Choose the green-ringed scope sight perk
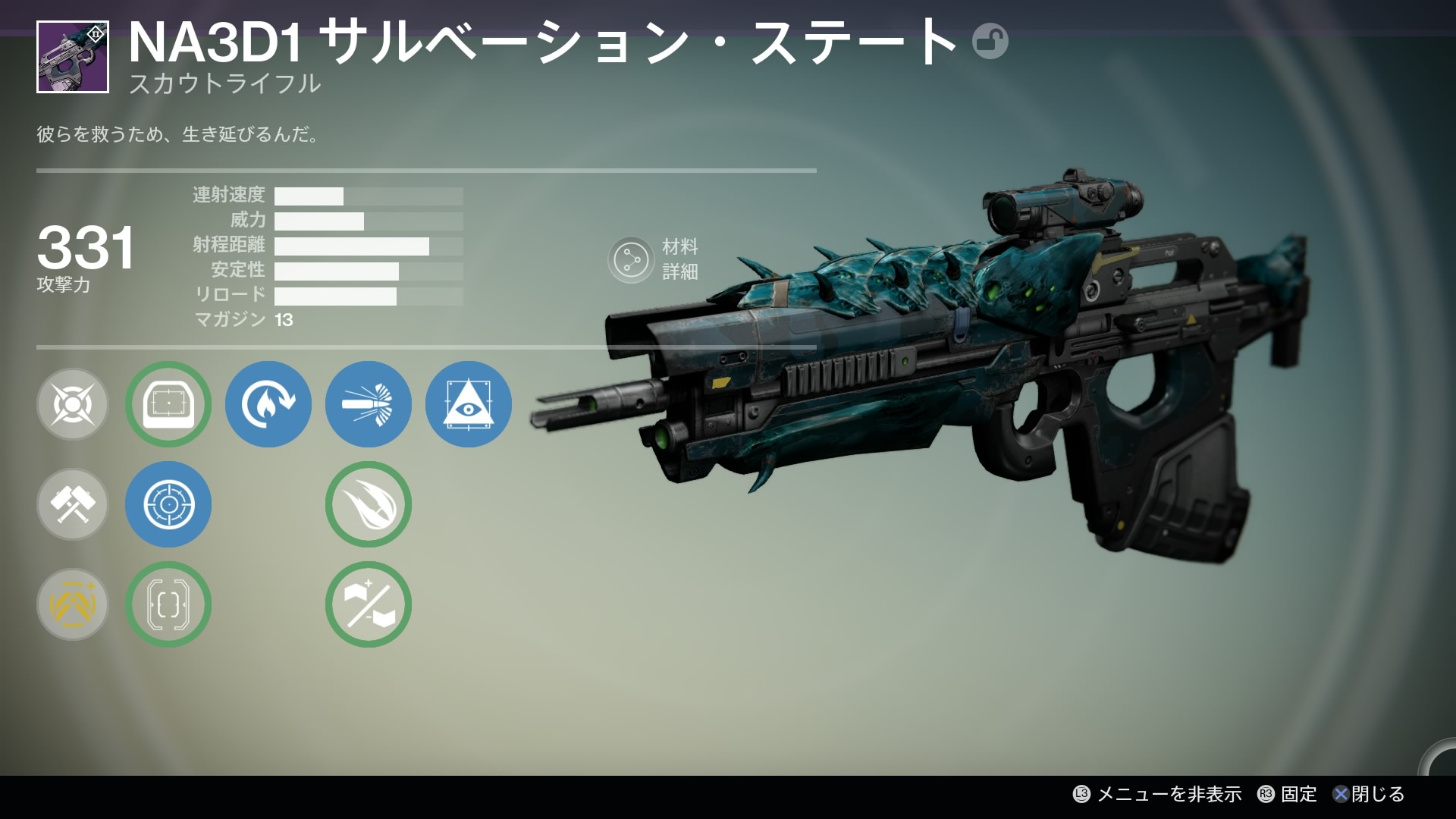The height and width of the screenshot is (819, 1456). (x=168, y=404)
